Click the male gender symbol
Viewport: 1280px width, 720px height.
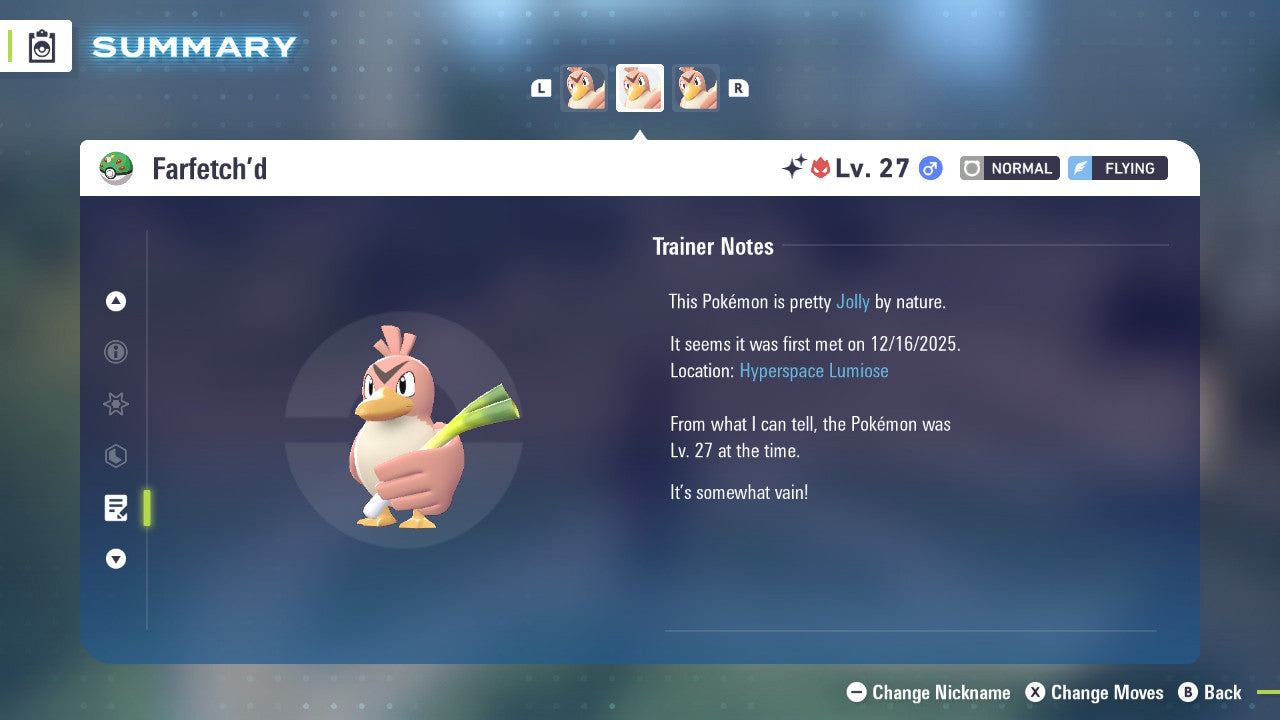[930, 168]
